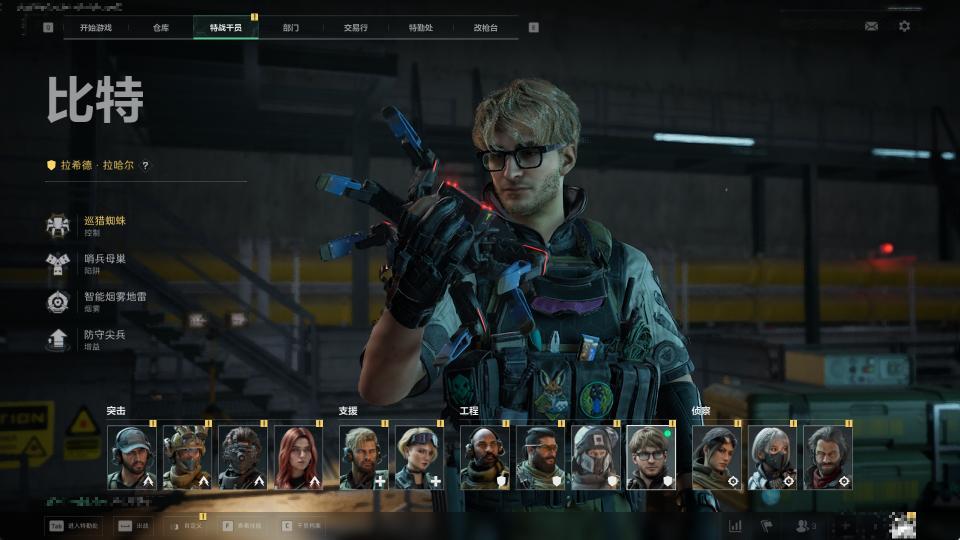Open the 改枪台 tab
This screenshot has height=540, width=960.
(x=485, y=27)
